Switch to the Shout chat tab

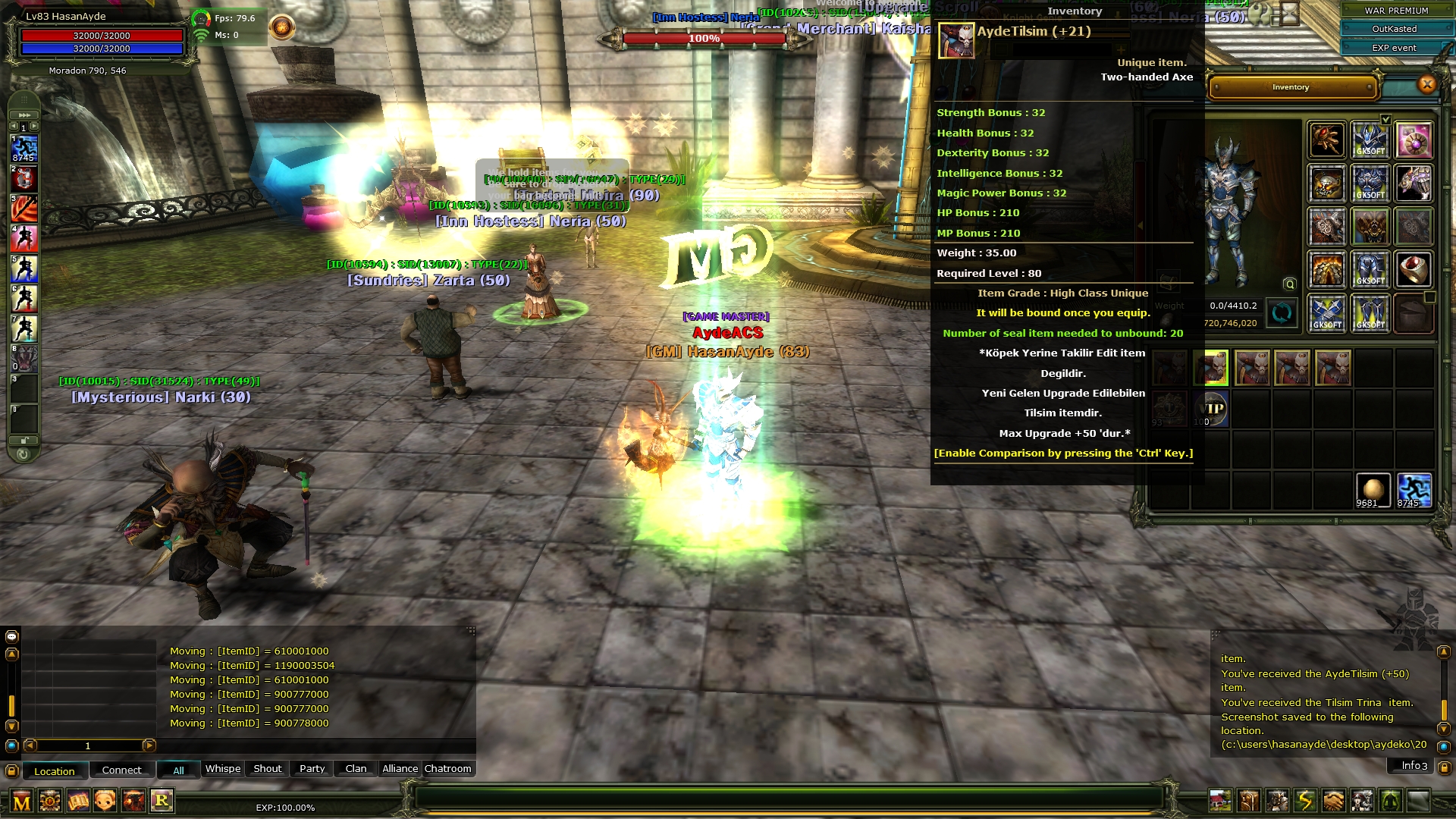pyautogui.click(x=267, y=769)
